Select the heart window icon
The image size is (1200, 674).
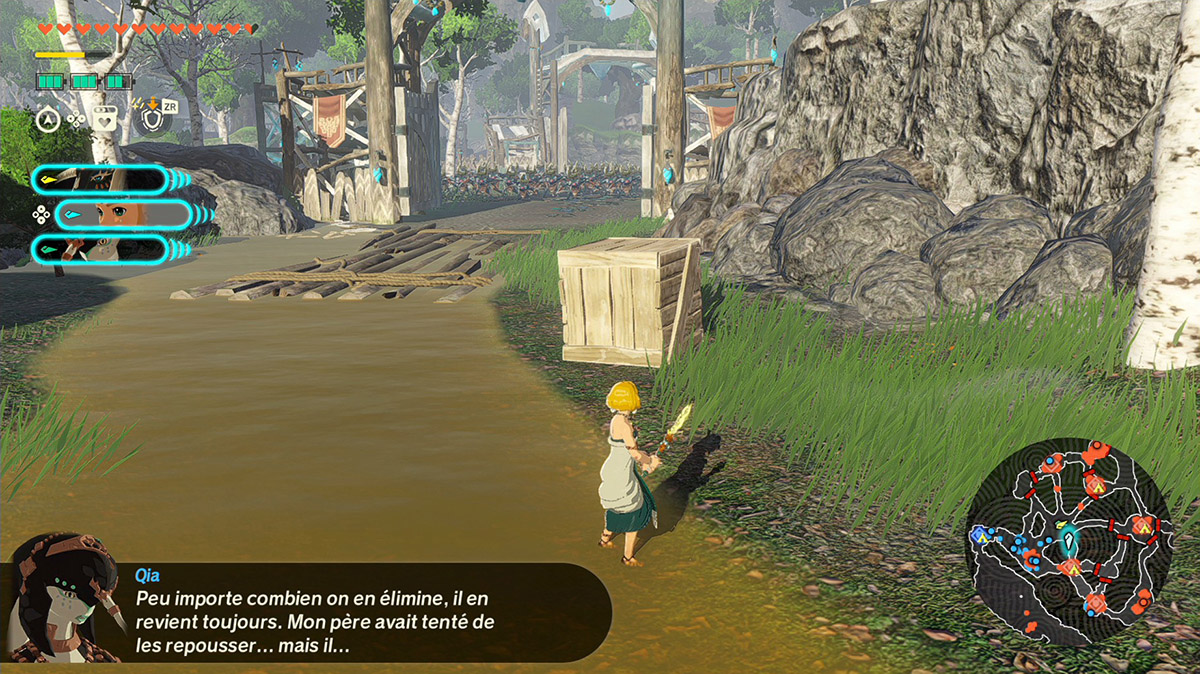click(x=104, y=119)
